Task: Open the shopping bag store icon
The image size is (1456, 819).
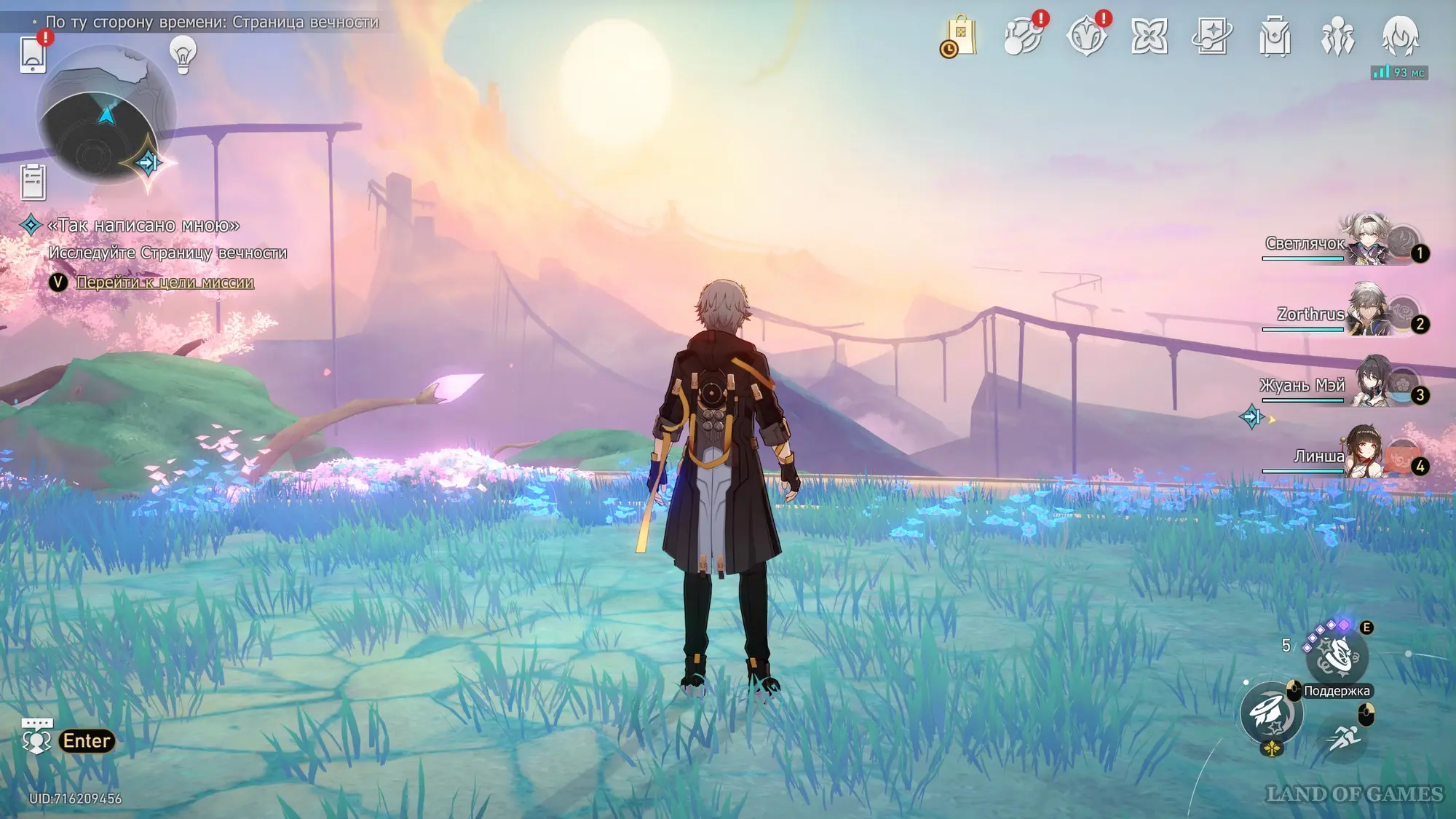Action: [x=960, y=36]
